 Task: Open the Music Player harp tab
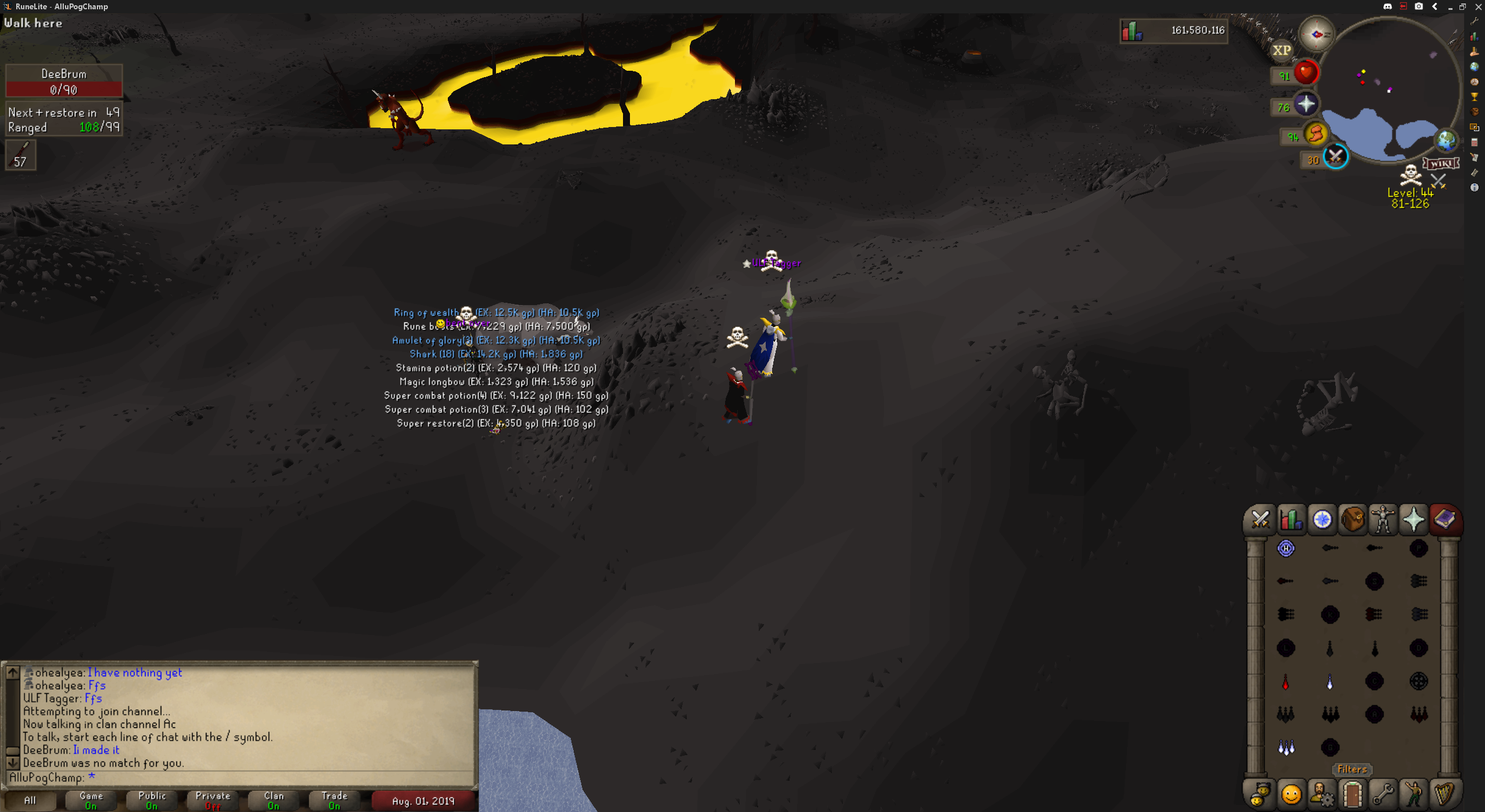pos(1444,794)
